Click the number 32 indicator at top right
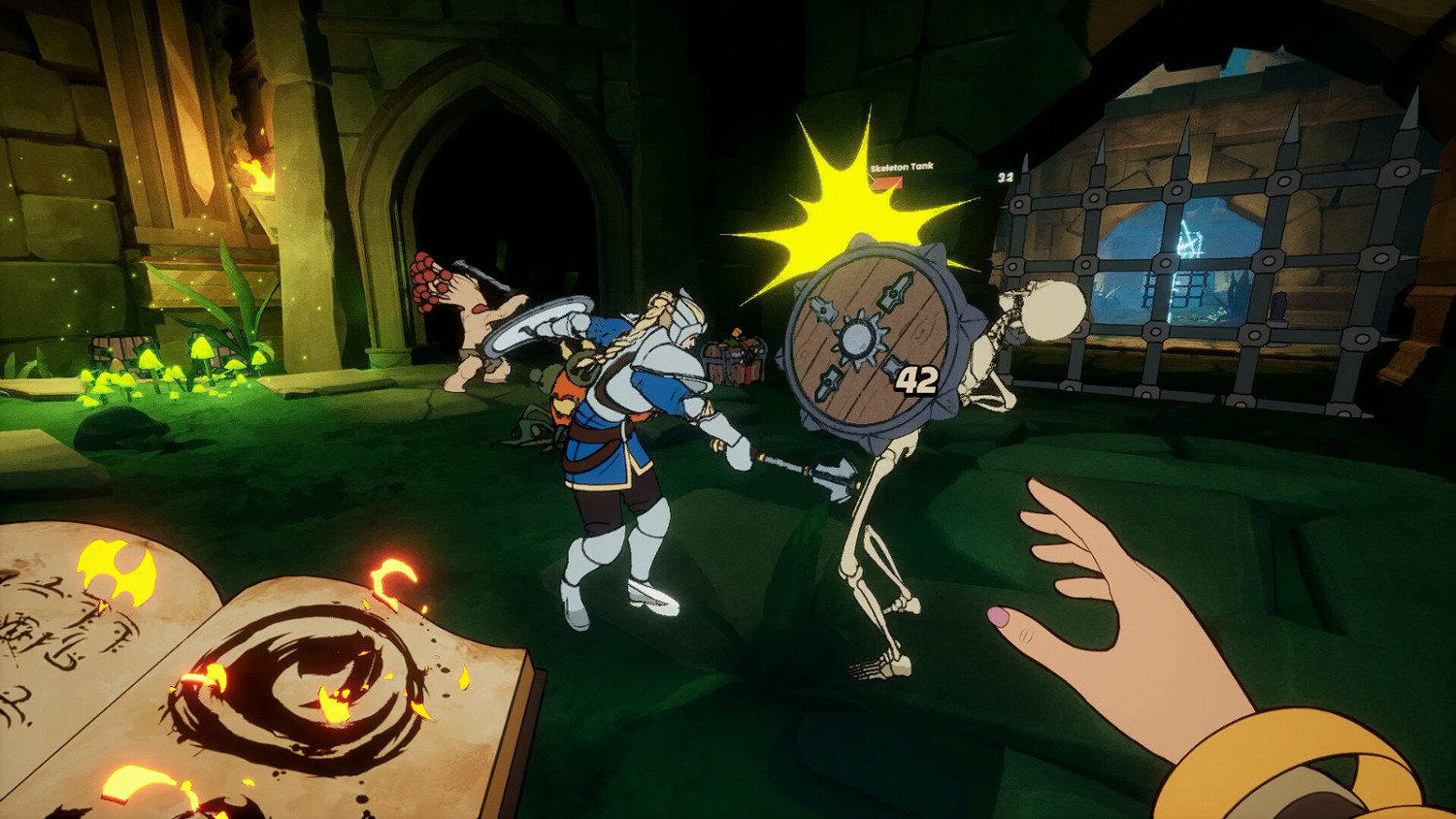 click(1005, 178)
